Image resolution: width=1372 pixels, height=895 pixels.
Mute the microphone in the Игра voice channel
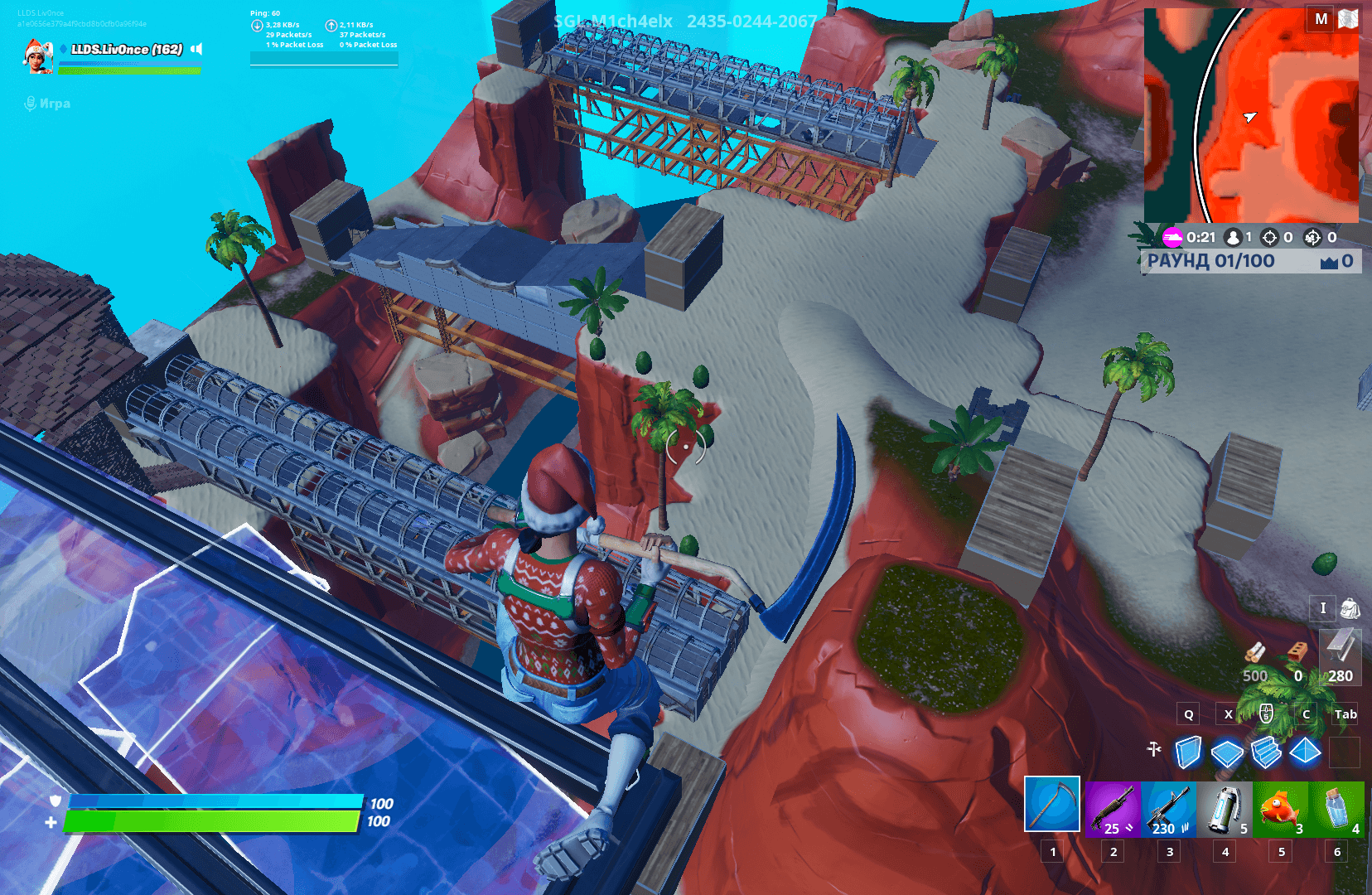[31, 103]
